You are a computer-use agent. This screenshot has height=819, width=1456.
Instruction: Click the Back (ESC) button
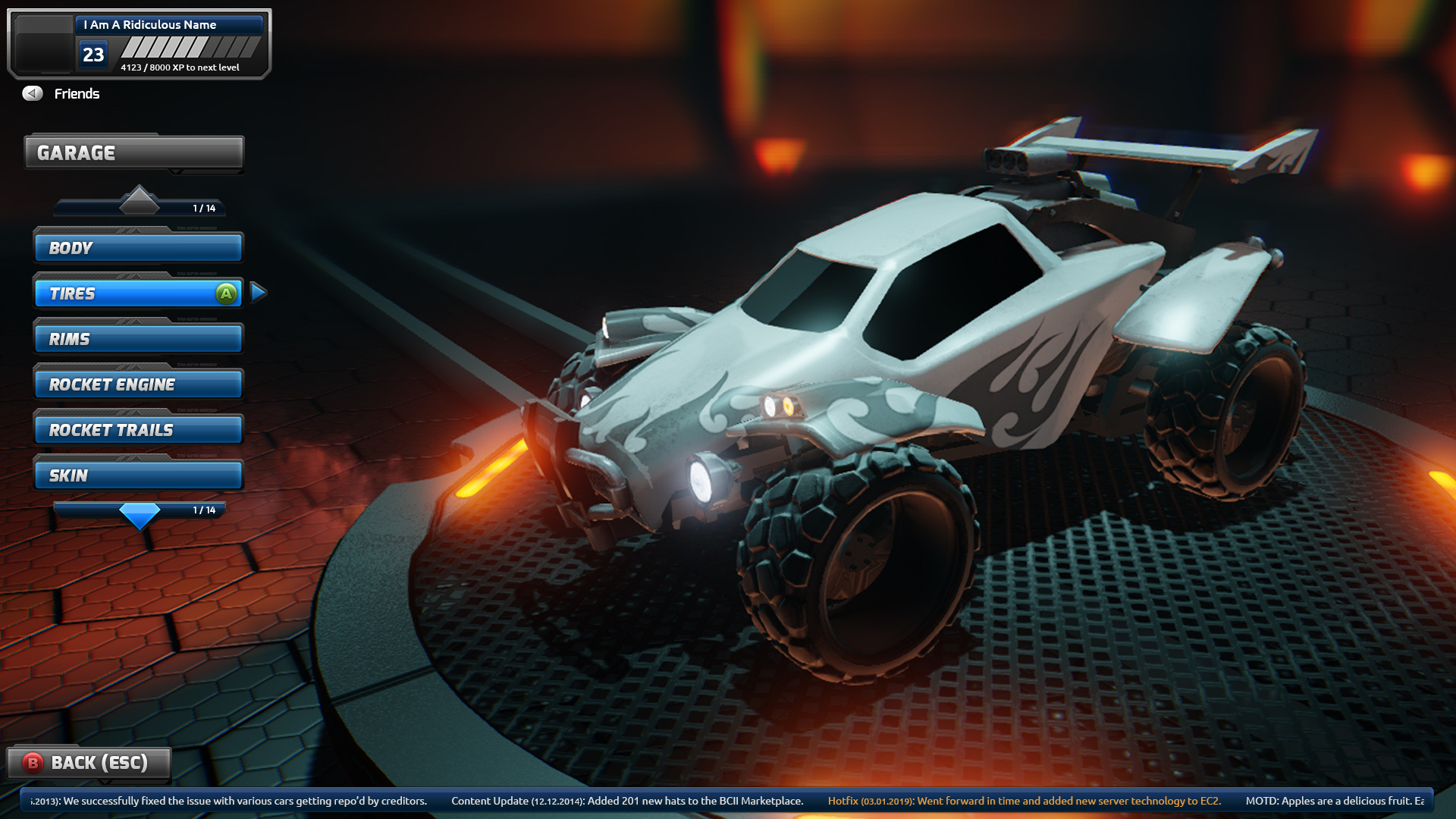coord(89,762)
